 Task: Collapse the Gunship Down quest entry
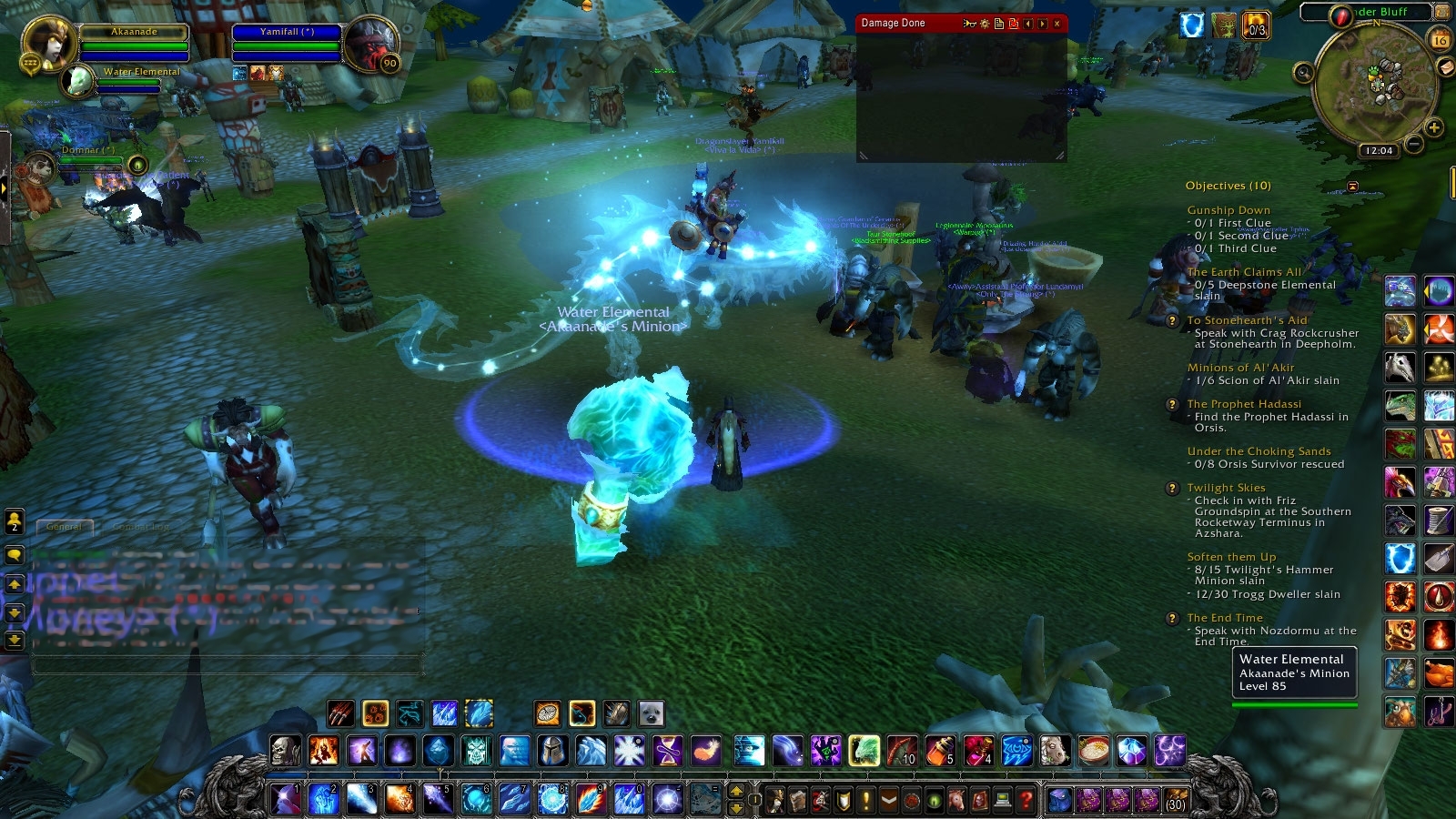(x=1228, y=210)
